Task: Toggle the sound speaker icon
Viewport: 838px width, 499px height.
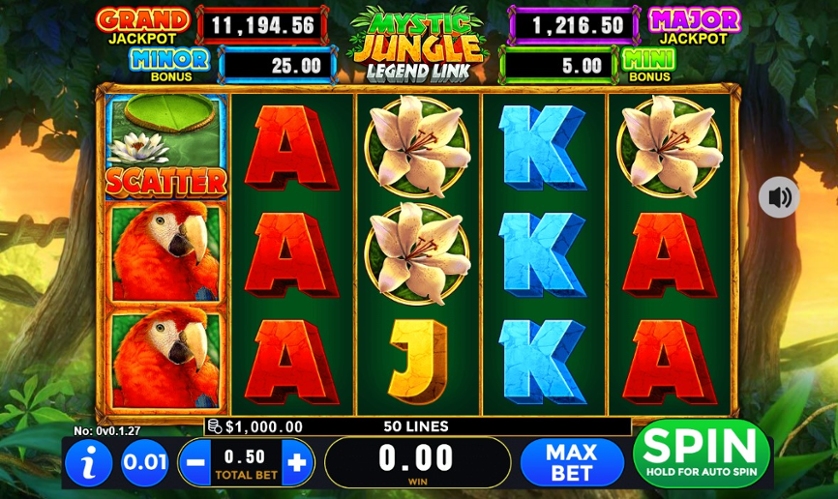Action: click(x=778, y=197)
